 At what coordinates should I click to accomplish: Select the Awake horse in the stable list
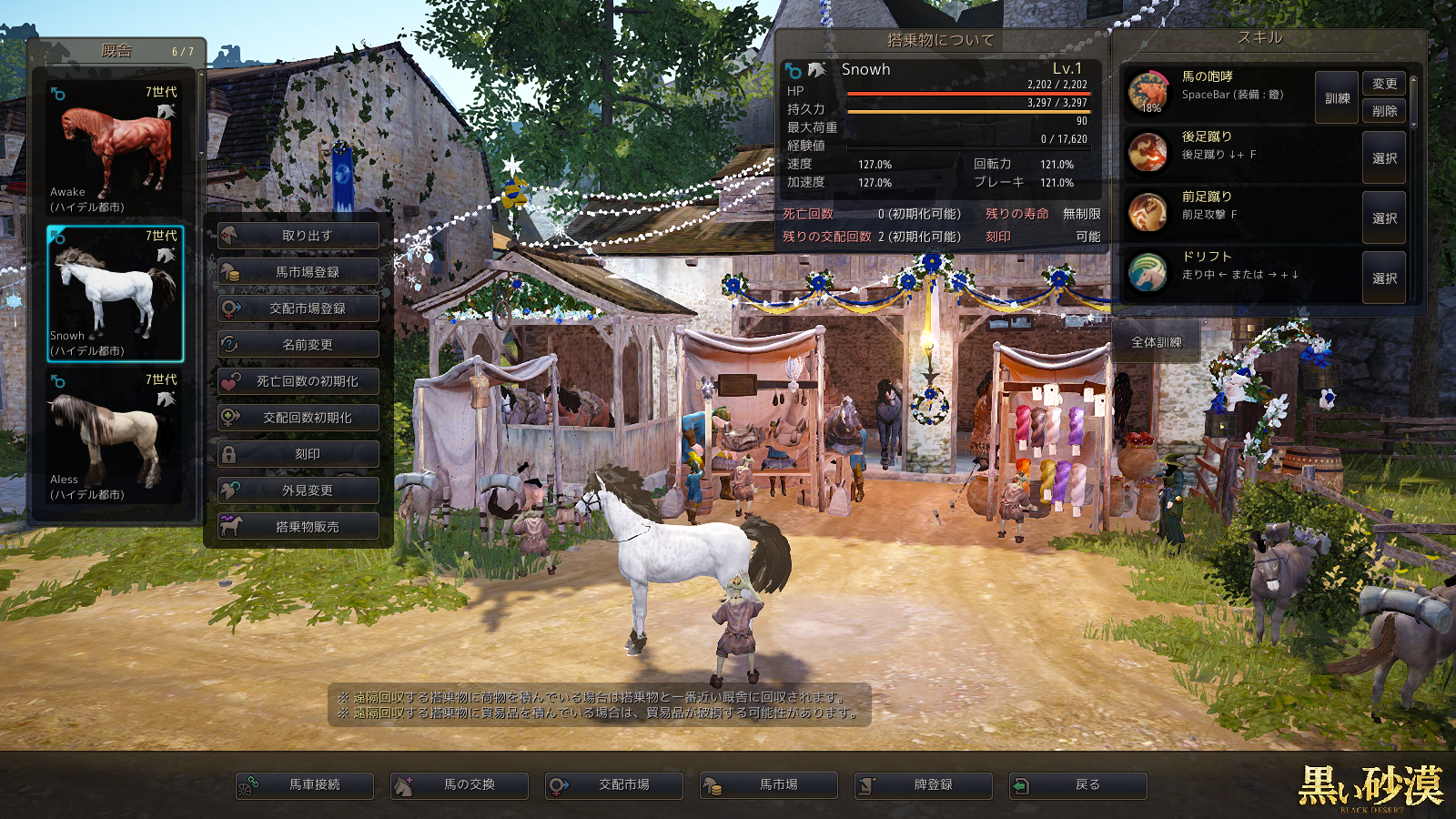pyautogui.click(x=115, y=150)
